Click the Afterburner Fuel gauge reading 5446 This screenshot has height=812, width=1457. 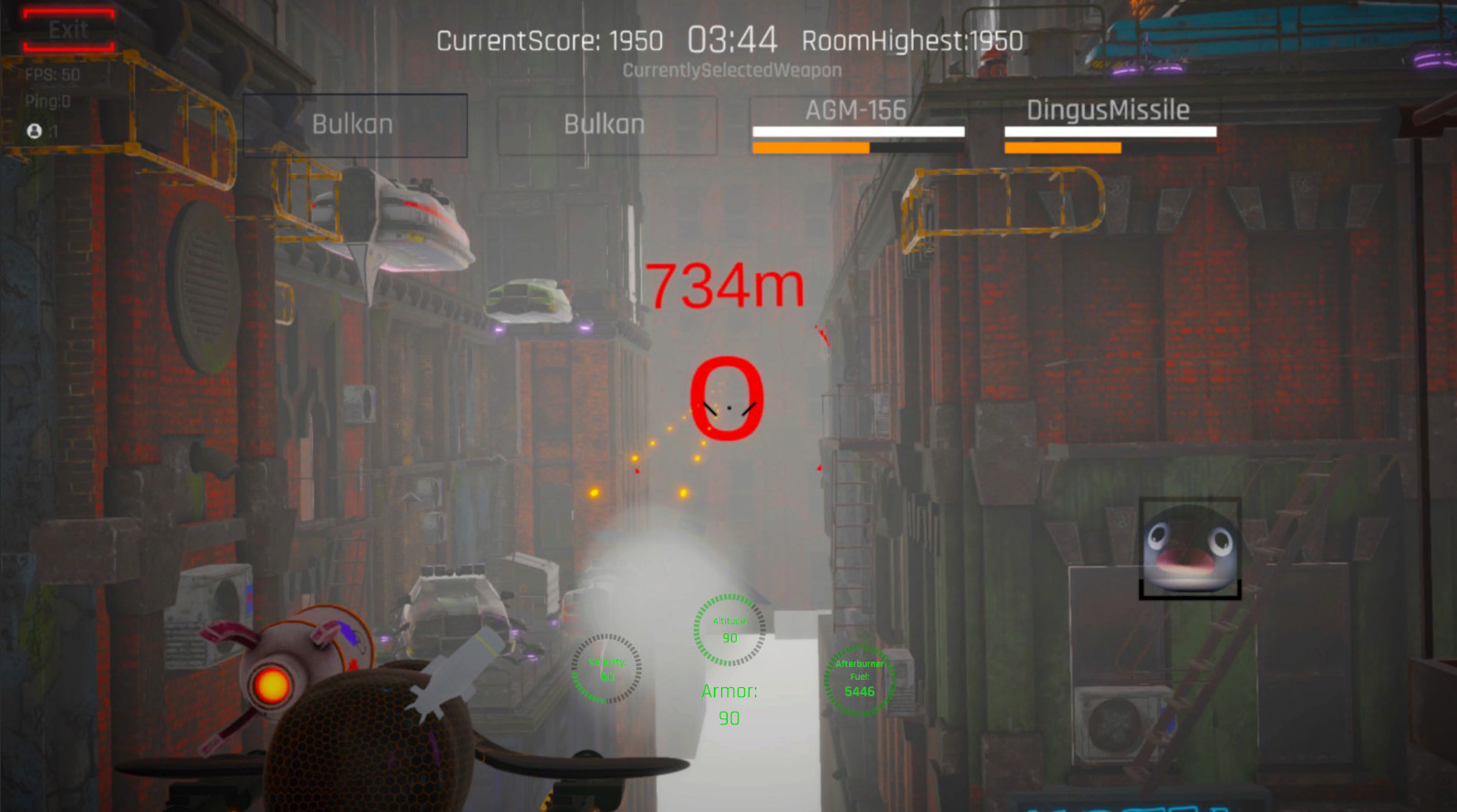(861, 679)
